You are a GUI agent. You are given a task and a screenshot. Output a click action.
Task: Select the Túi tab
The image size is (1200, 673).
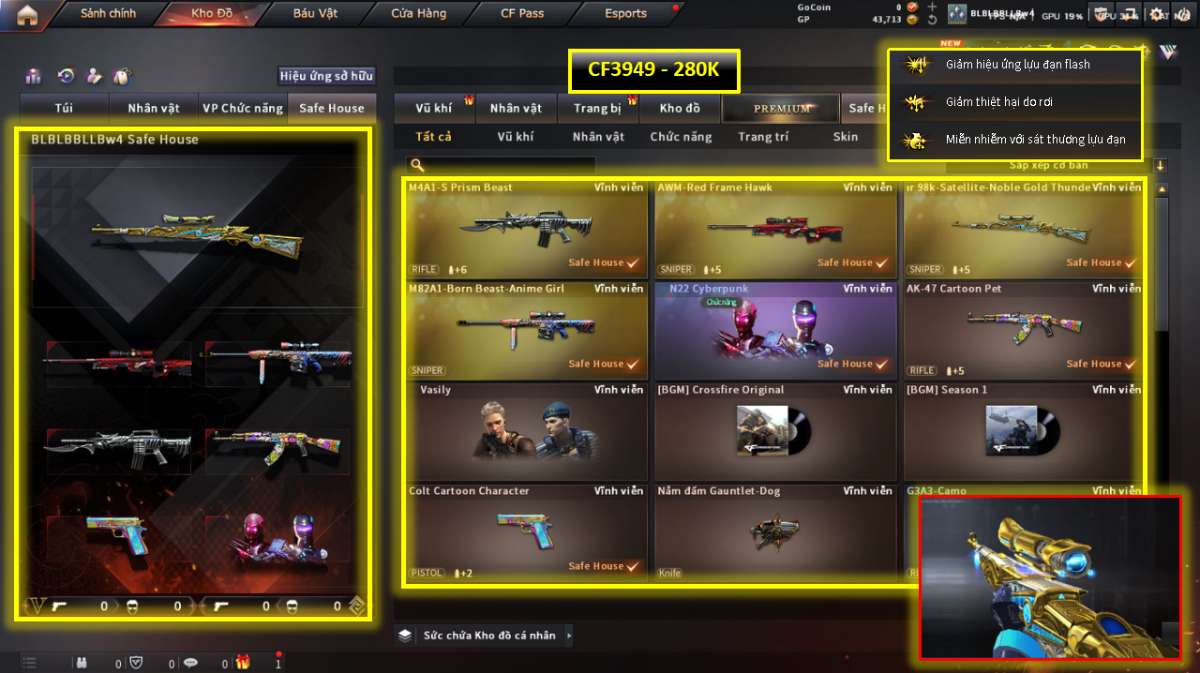tap(64, 108)
